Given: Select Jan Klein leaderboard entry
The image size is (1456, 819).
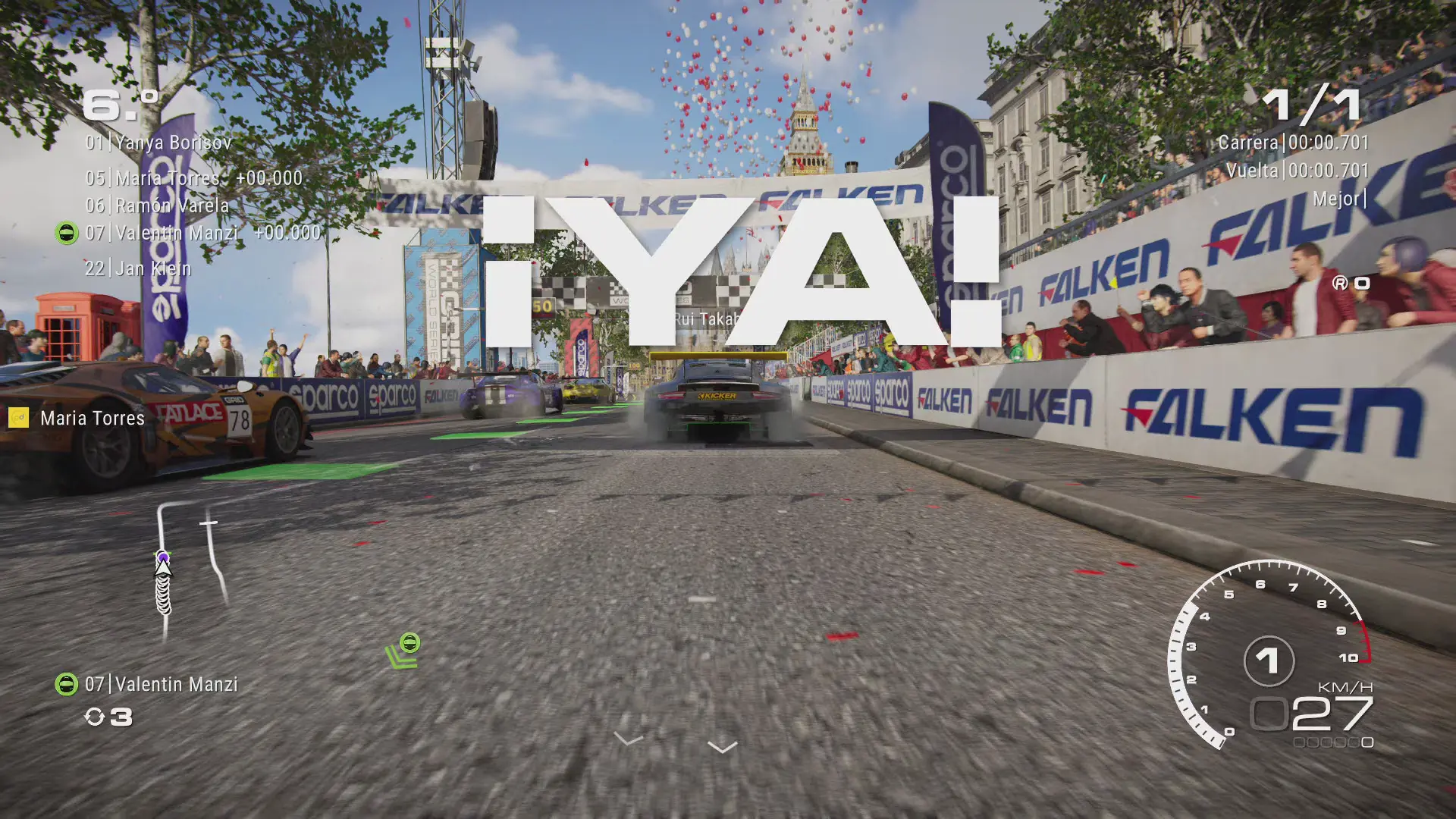Looking at the screenshot, I should (x=138, y=268).
